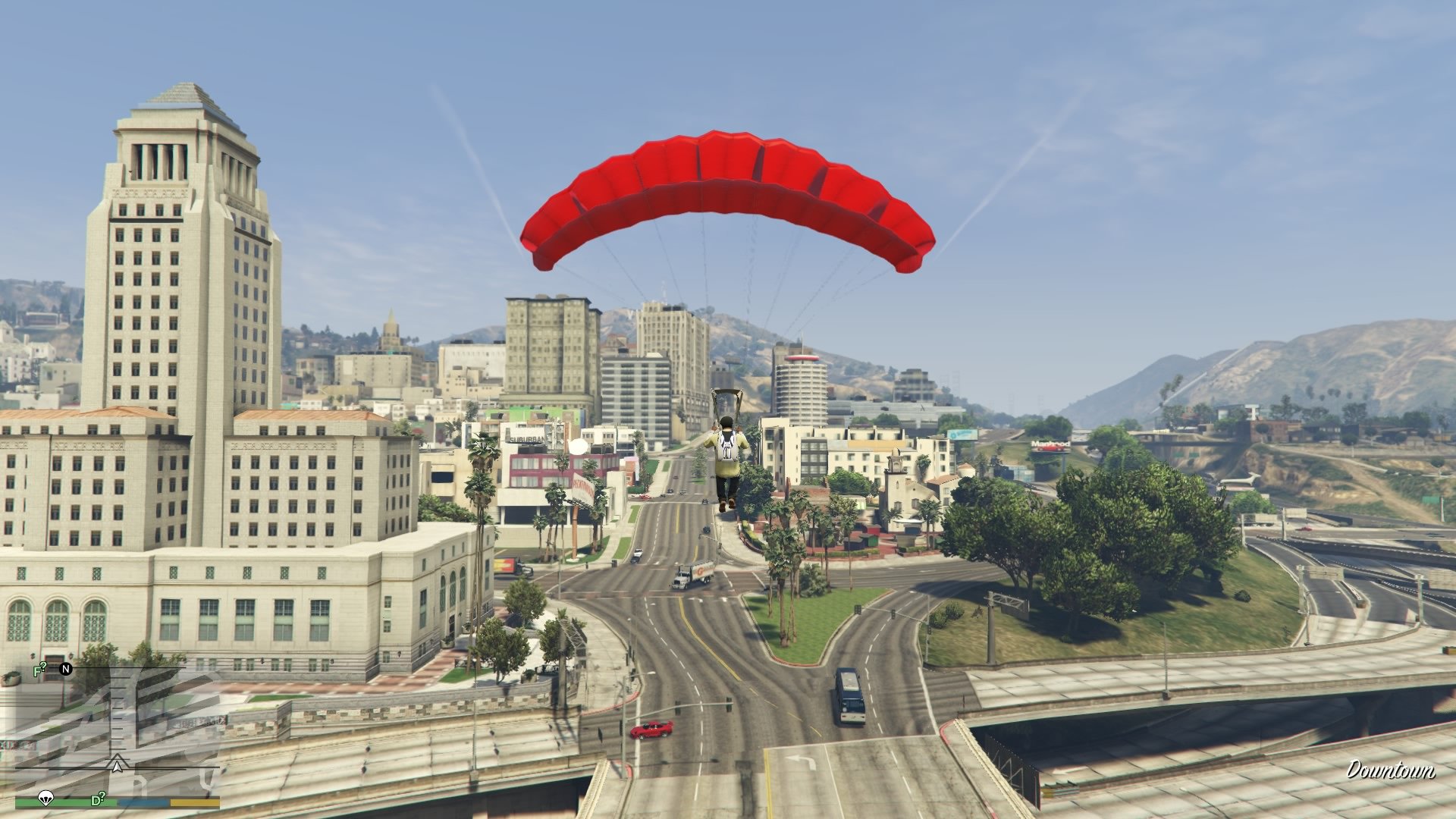The width and height of the screenshot is (1456, 819).
Task: Select the black N compass marker on minimap
Action: tap(66, 670)
